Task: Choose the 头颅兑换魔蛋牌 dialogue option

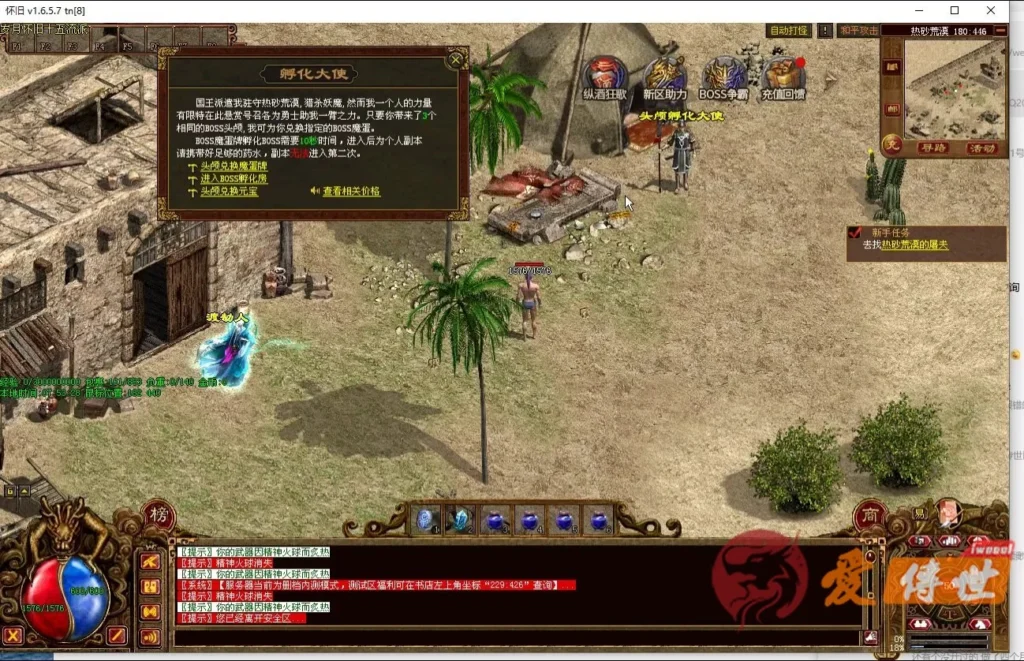Action: pyautogui.click(x=234, y=166)
